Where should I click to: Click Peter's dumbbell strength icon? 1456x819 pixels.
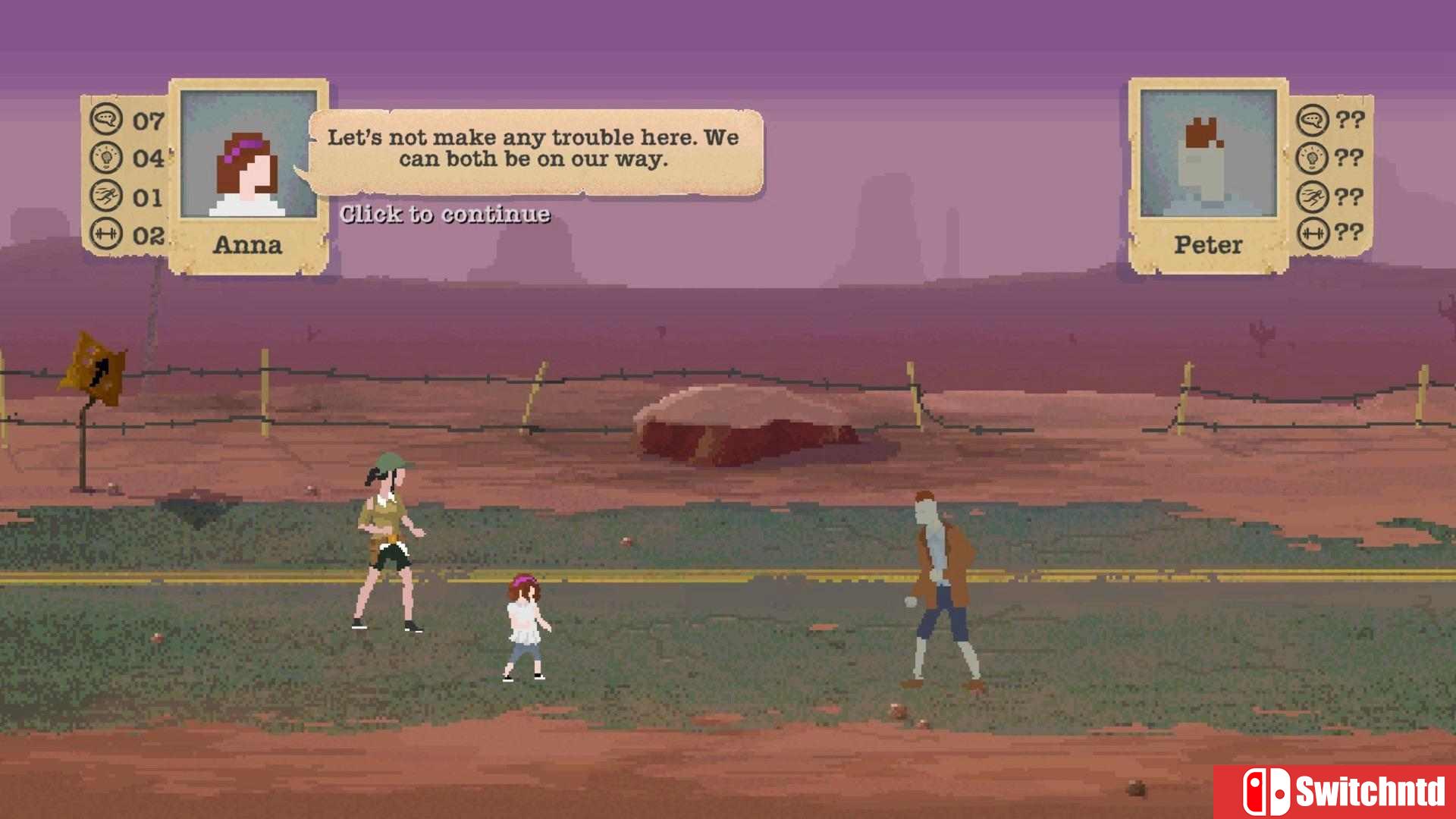pyautogui.click(x=1313, y=234)
